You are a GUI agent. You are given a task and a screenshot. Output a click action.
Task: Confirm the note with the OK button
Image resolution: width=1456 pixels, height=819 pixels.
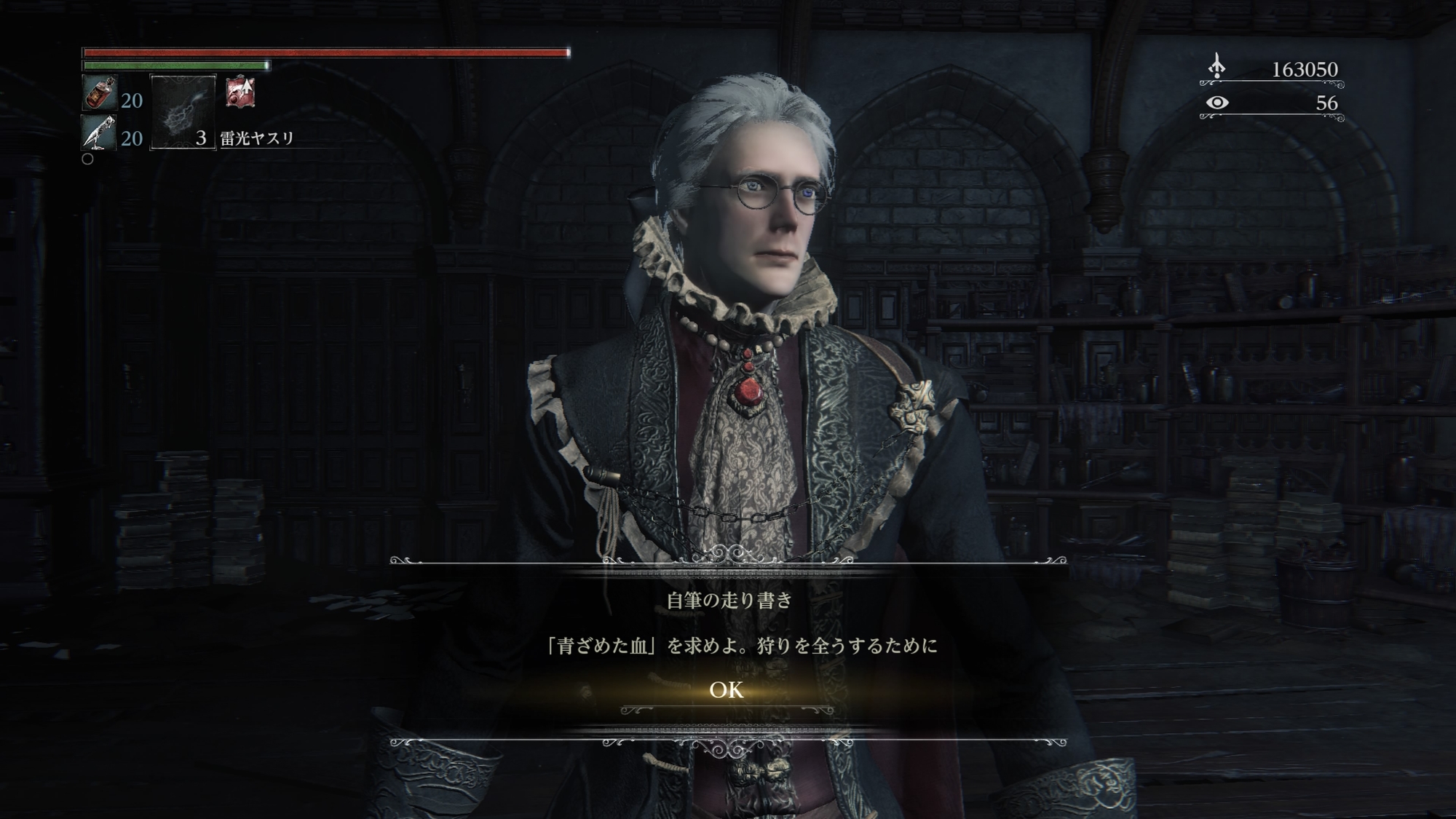727,689
